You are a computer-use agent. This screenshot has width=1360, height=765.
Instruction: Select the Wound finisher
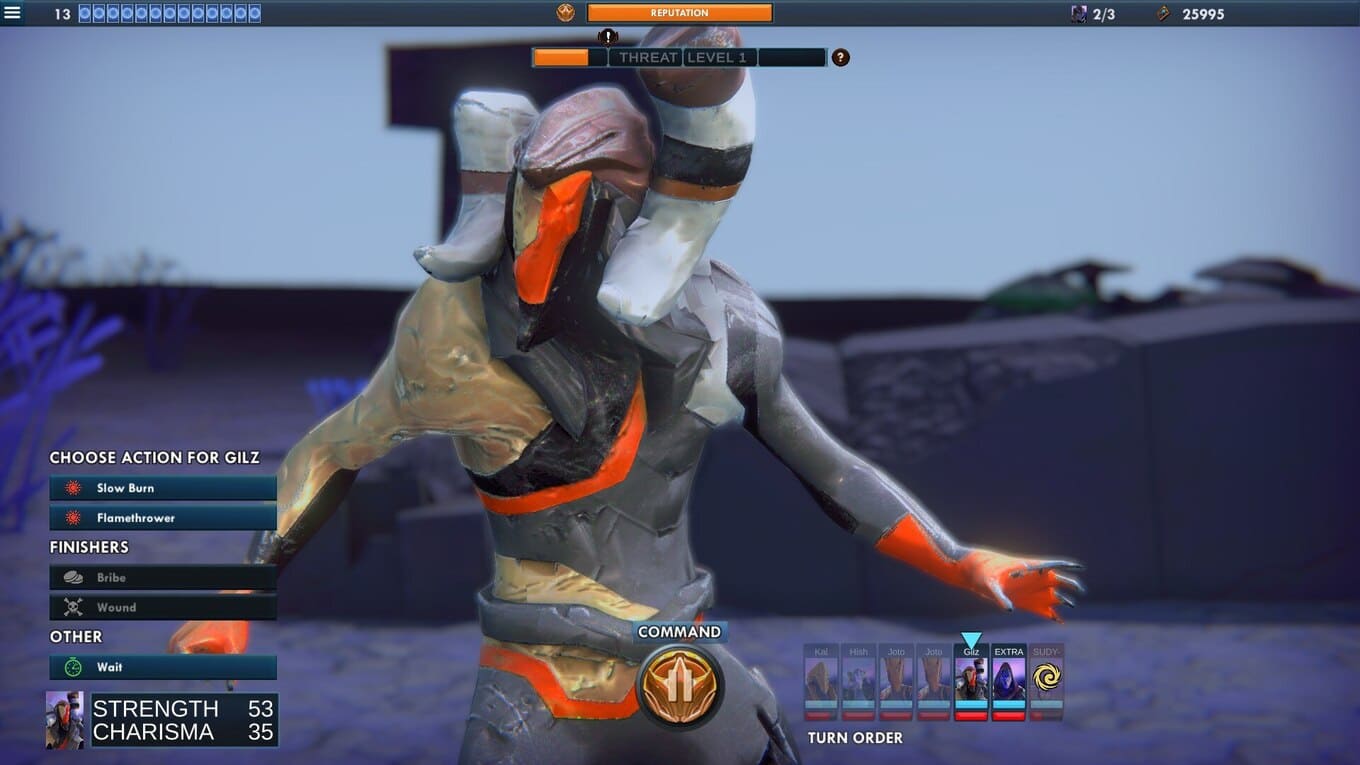click(x=163, y=607)
